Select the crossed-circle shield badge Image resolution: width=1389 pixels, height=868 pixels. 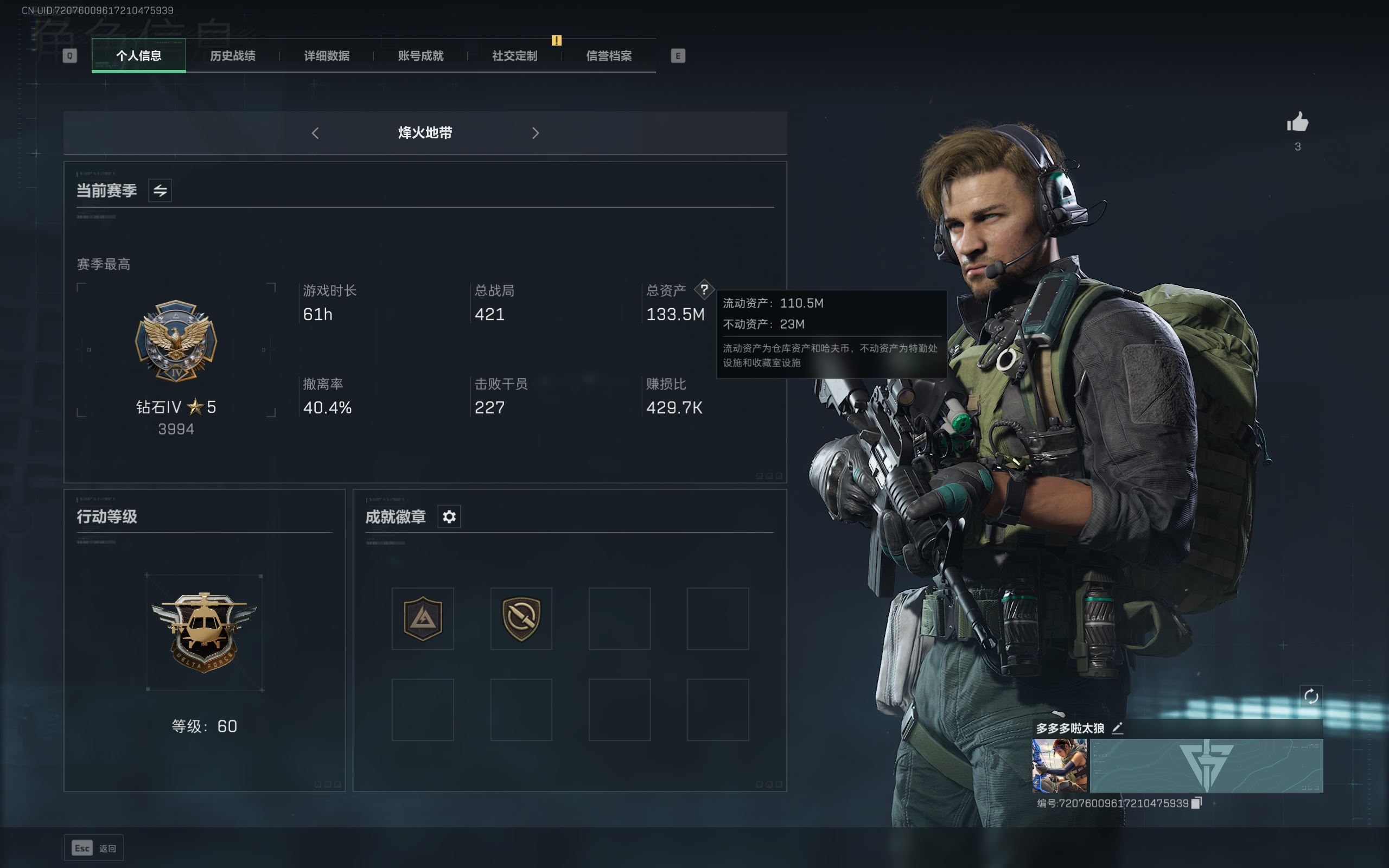pyautogui.click(x=521, y=618)
